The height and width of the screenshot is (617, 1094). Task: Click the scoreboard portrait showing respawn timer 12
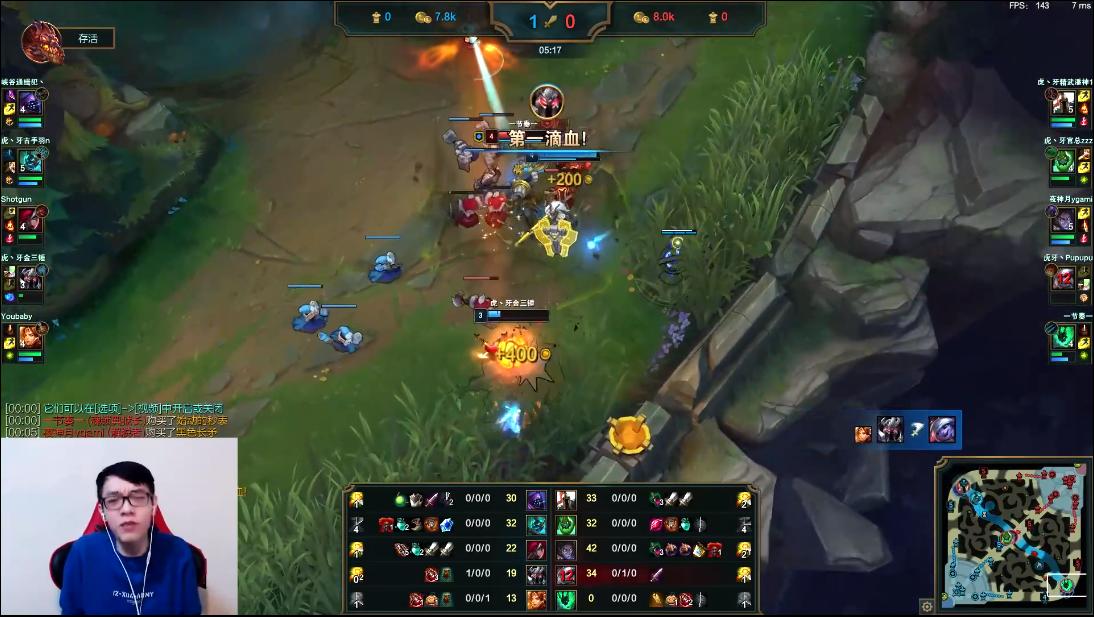pos(567,573)
